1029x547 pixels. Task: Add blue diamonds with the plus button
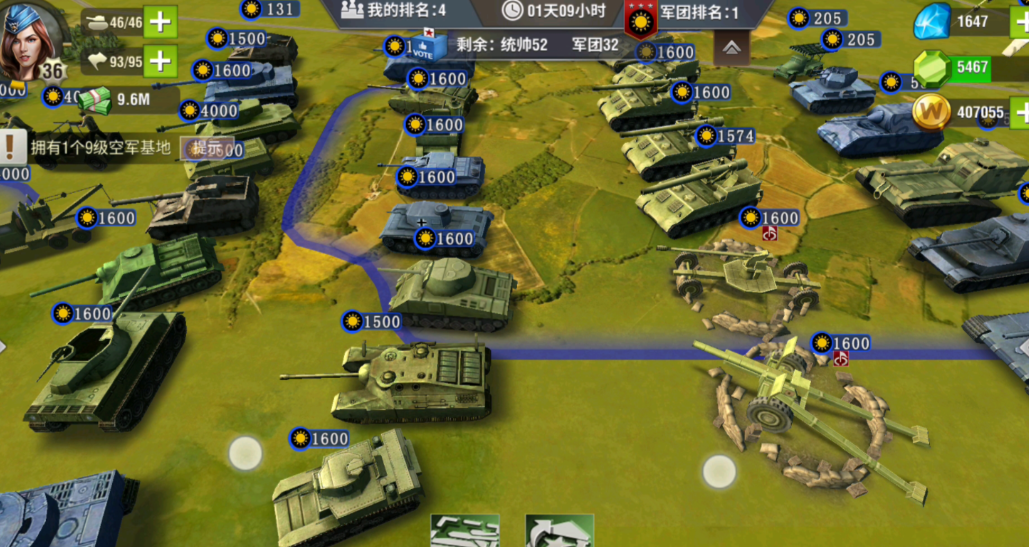1018,21
